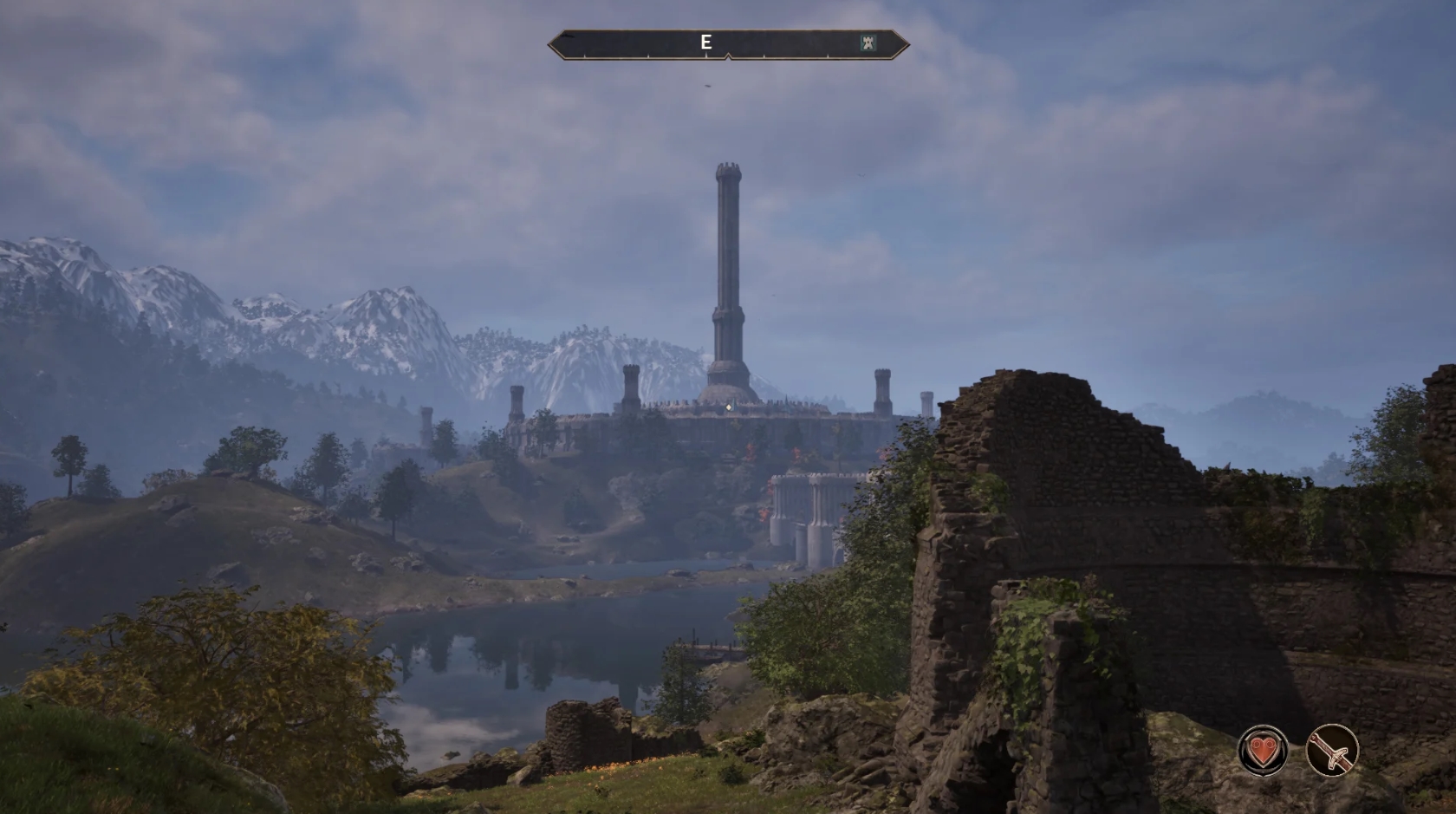
Task: Click the bird silhouette on the compass bar
Action: pos(568,37)
